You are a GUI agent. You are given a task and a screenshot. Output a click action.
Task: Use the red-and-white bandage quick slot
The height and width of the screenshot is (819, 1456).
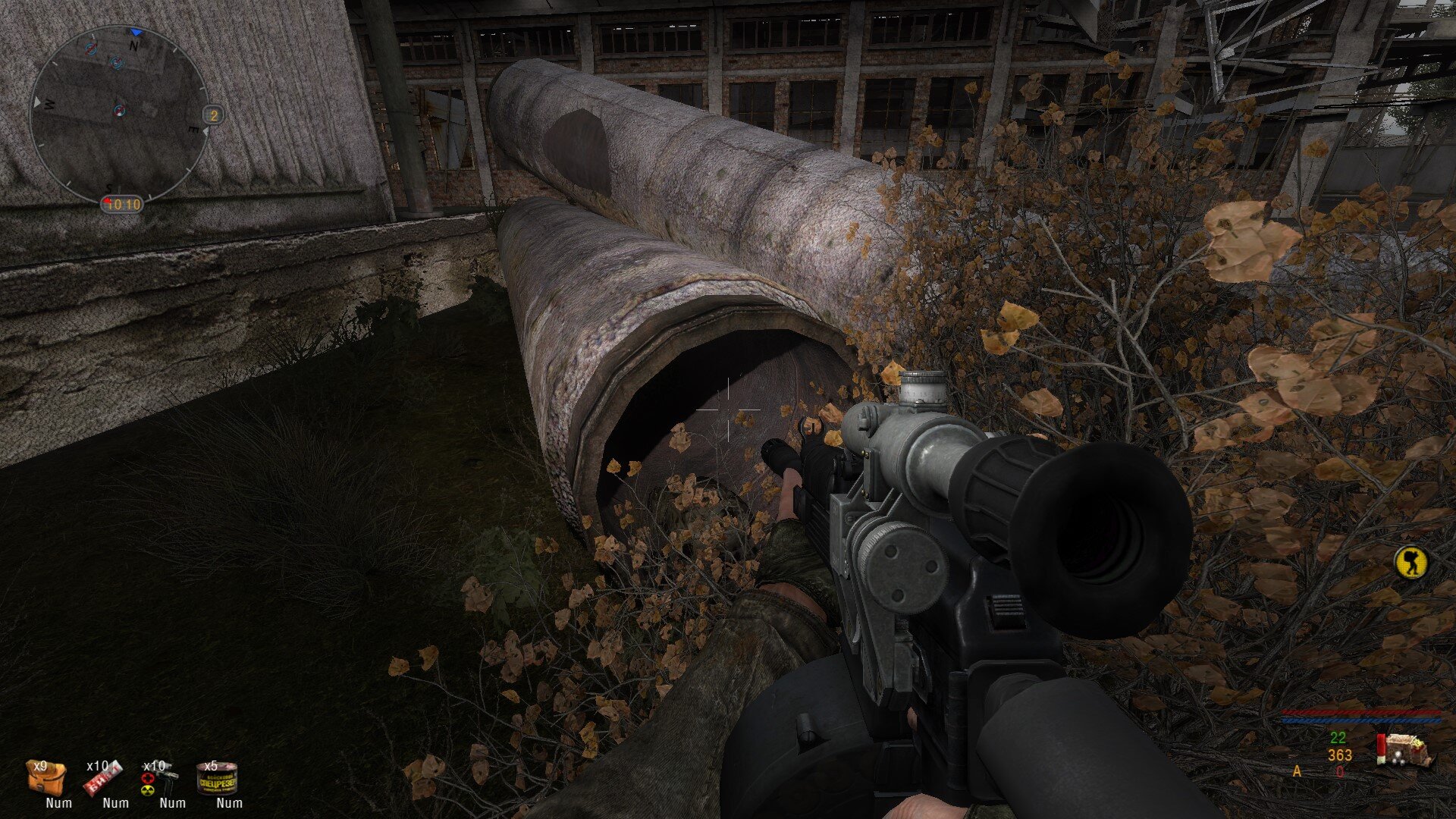(103, 779)
